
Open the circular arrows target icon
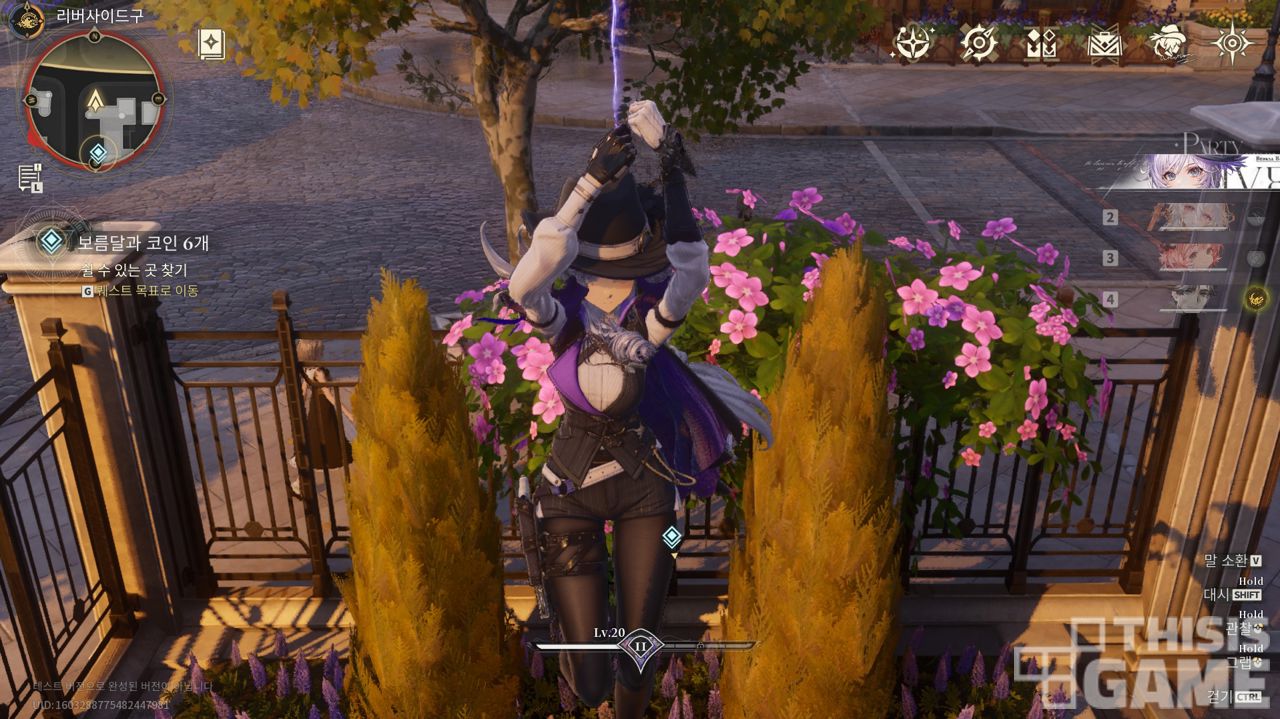(x=978, y=43)
